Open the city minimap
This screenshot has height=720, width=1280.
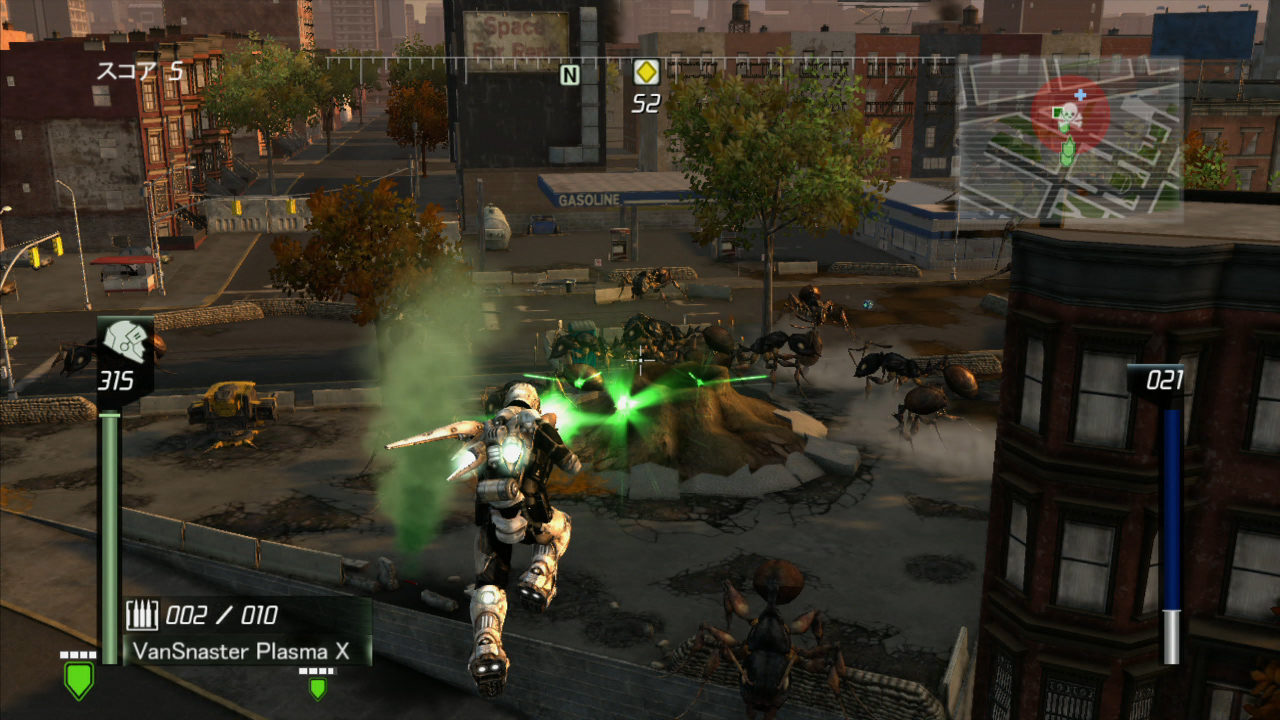pos(1070,140)
